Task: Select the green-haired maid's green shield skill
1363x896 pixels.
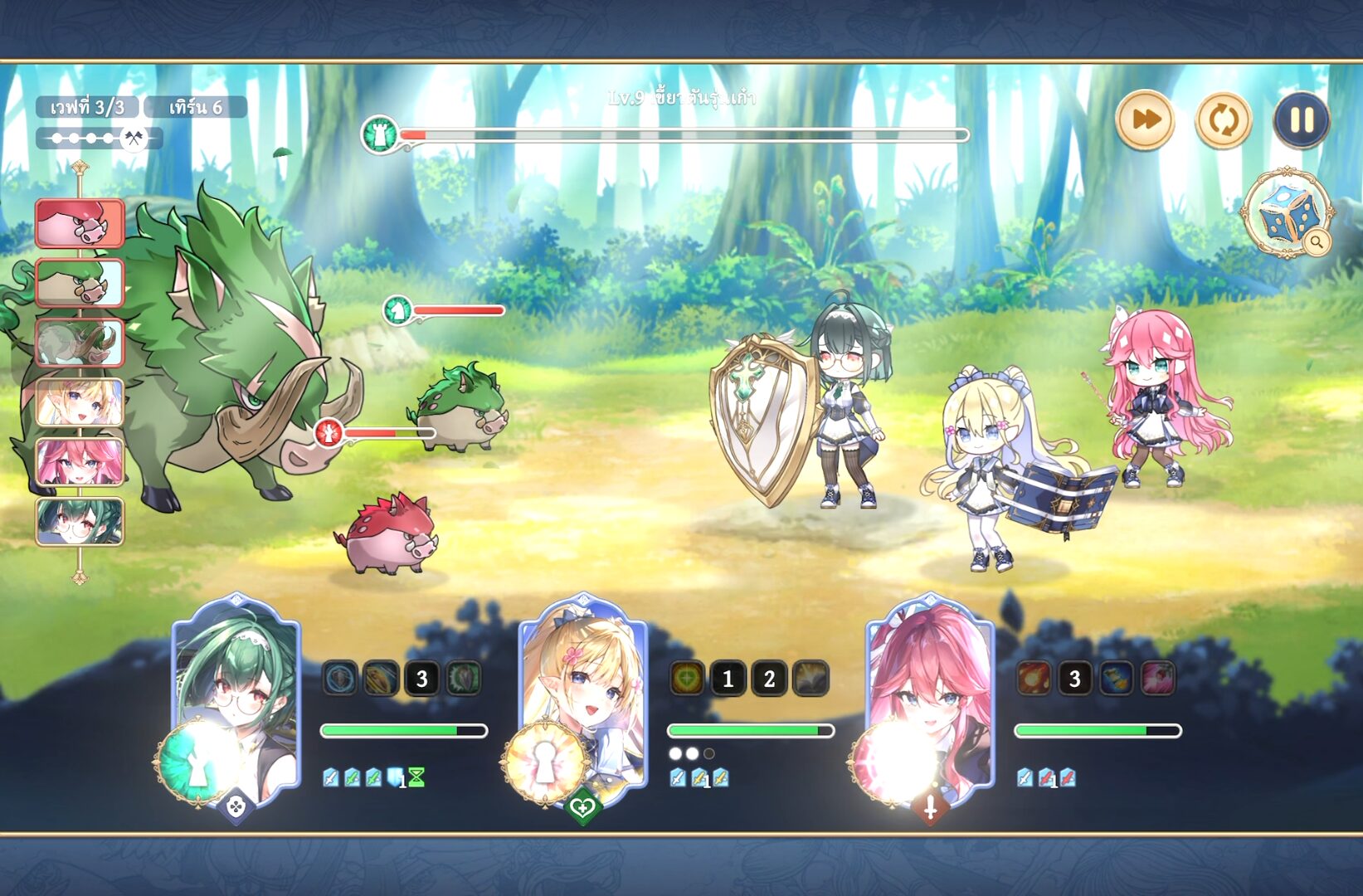Action: (463, 679)
